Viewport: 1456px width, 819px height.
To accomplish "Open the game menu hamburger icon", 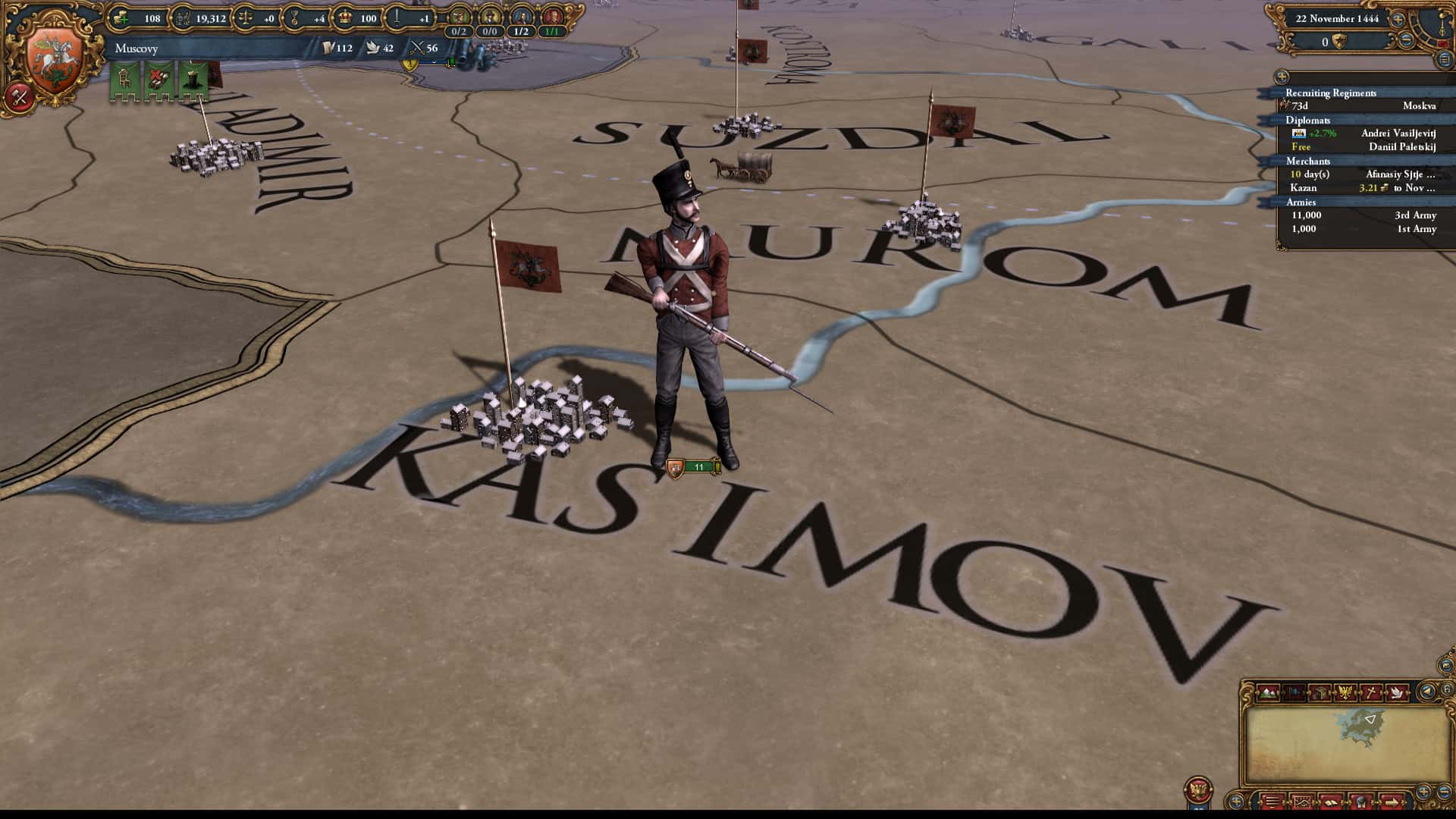I will (1272, 800).
